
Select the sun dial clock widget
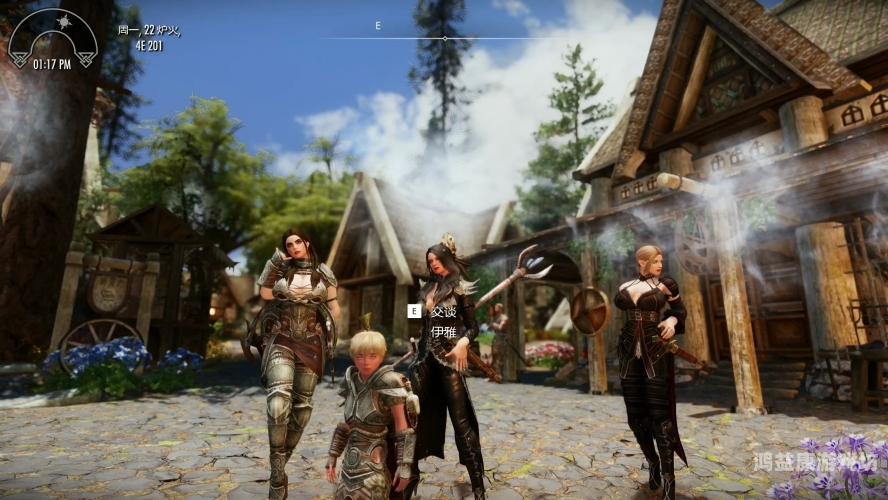pyautogui.click(x=52, y=38)
